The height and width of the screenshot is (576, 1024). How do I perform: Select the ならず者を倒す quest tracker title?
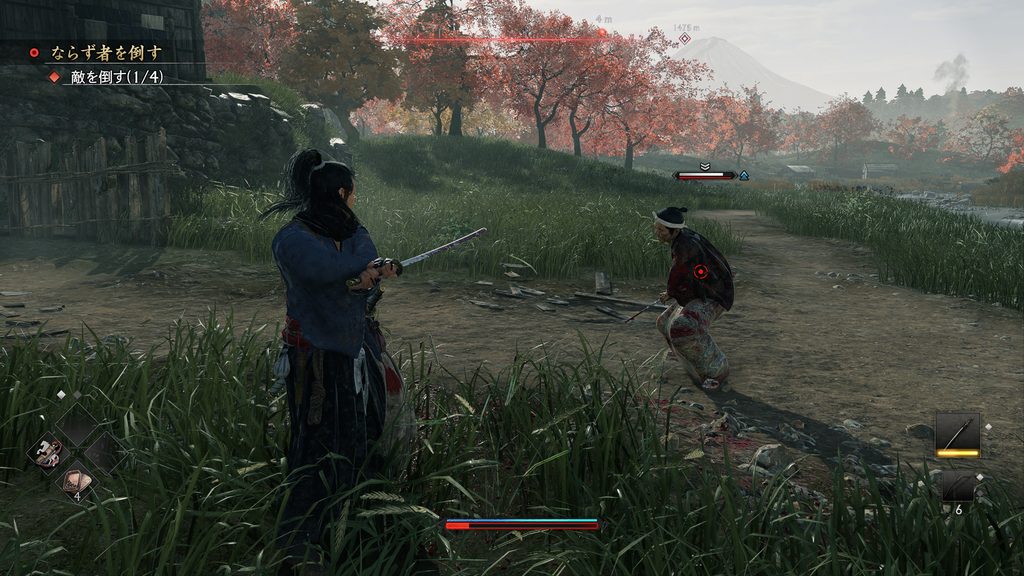coord(109,52)
